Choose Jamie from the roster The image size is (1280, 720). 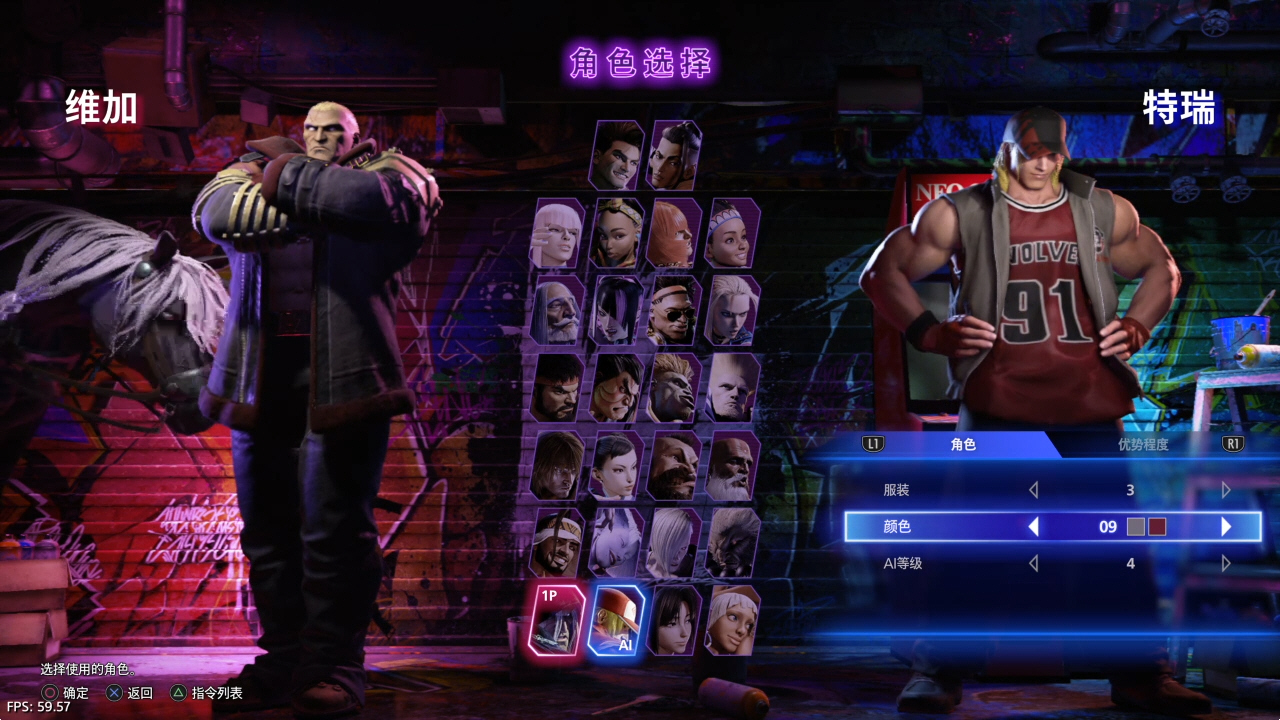(x=674, y=156)
